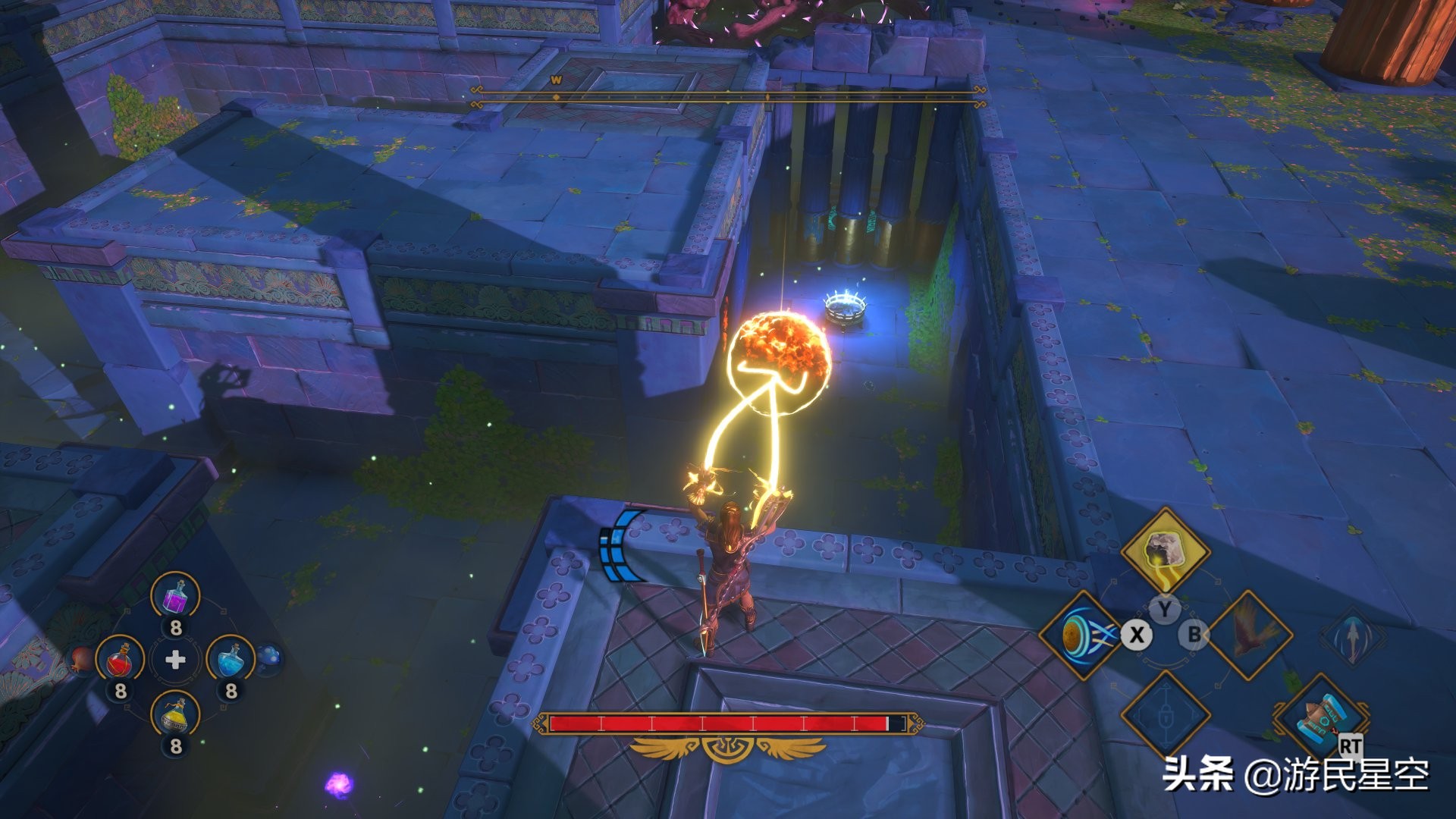This screenshot has height=819, width=1456.
Task: Trigger the blue orb dash ability
Action: click(x=1081, y=635)
